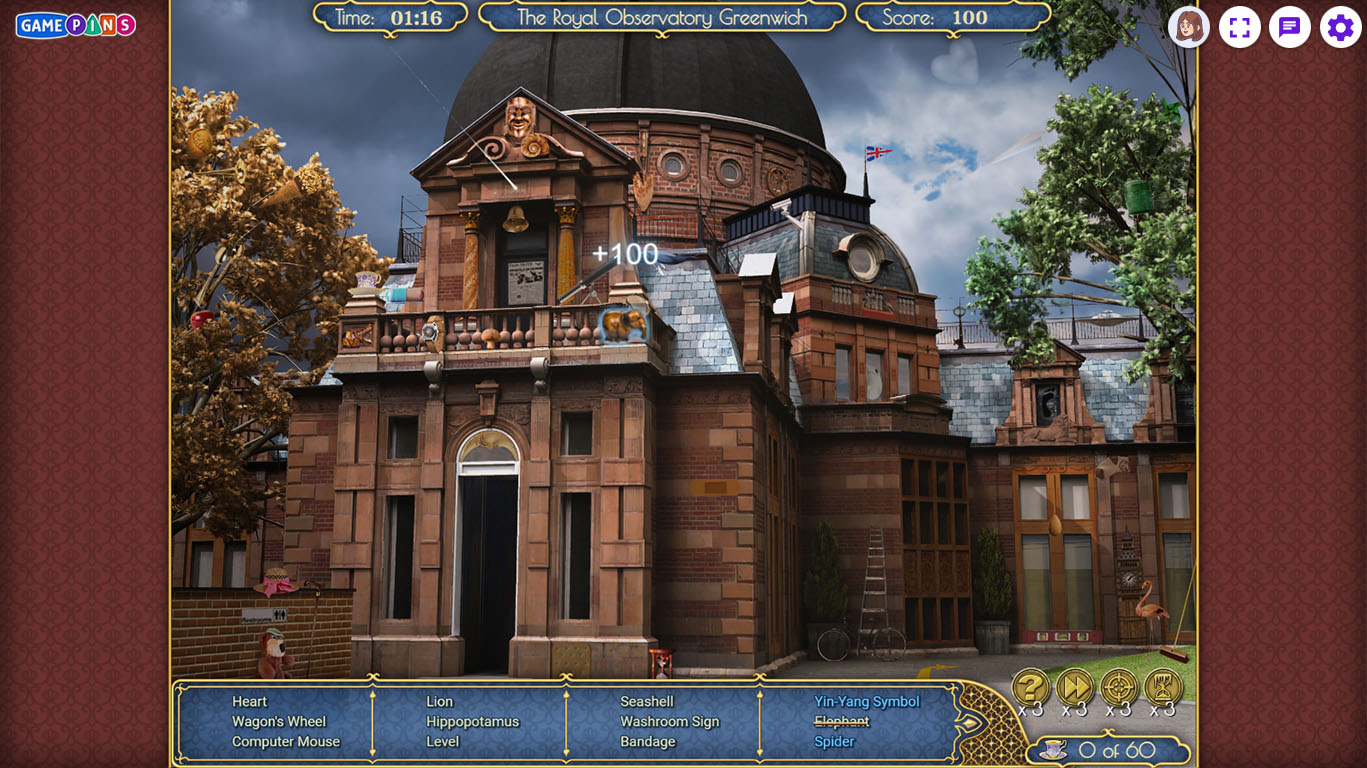Click the gold diamond arrow beside item list
Viewport: 1367px width, 768px height.
click(x=969, y=722)
